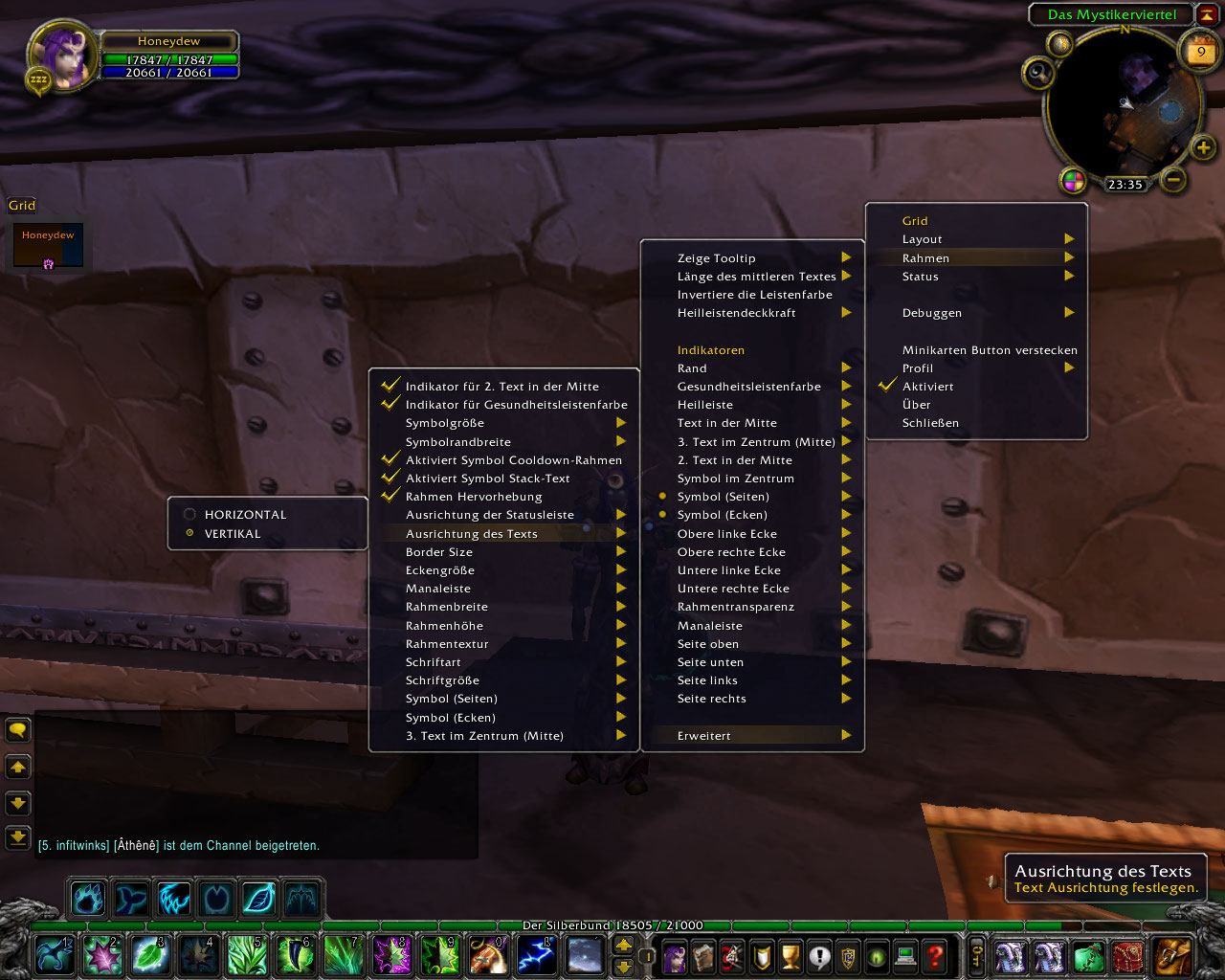The width and height of the screenshot is (1225, 980).
Task: Zoom in the minimap with plus button
Action: point(1203,147)
